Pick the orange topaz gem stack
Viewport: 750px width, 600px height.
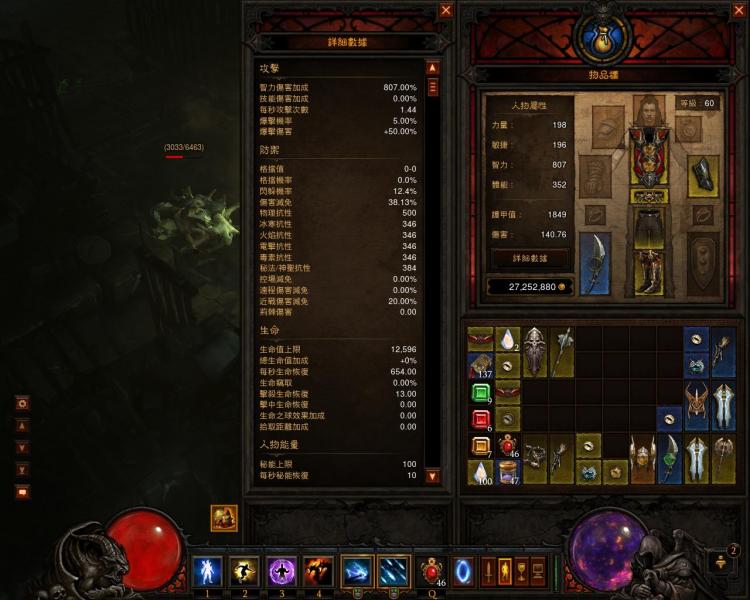click(481, 447)
